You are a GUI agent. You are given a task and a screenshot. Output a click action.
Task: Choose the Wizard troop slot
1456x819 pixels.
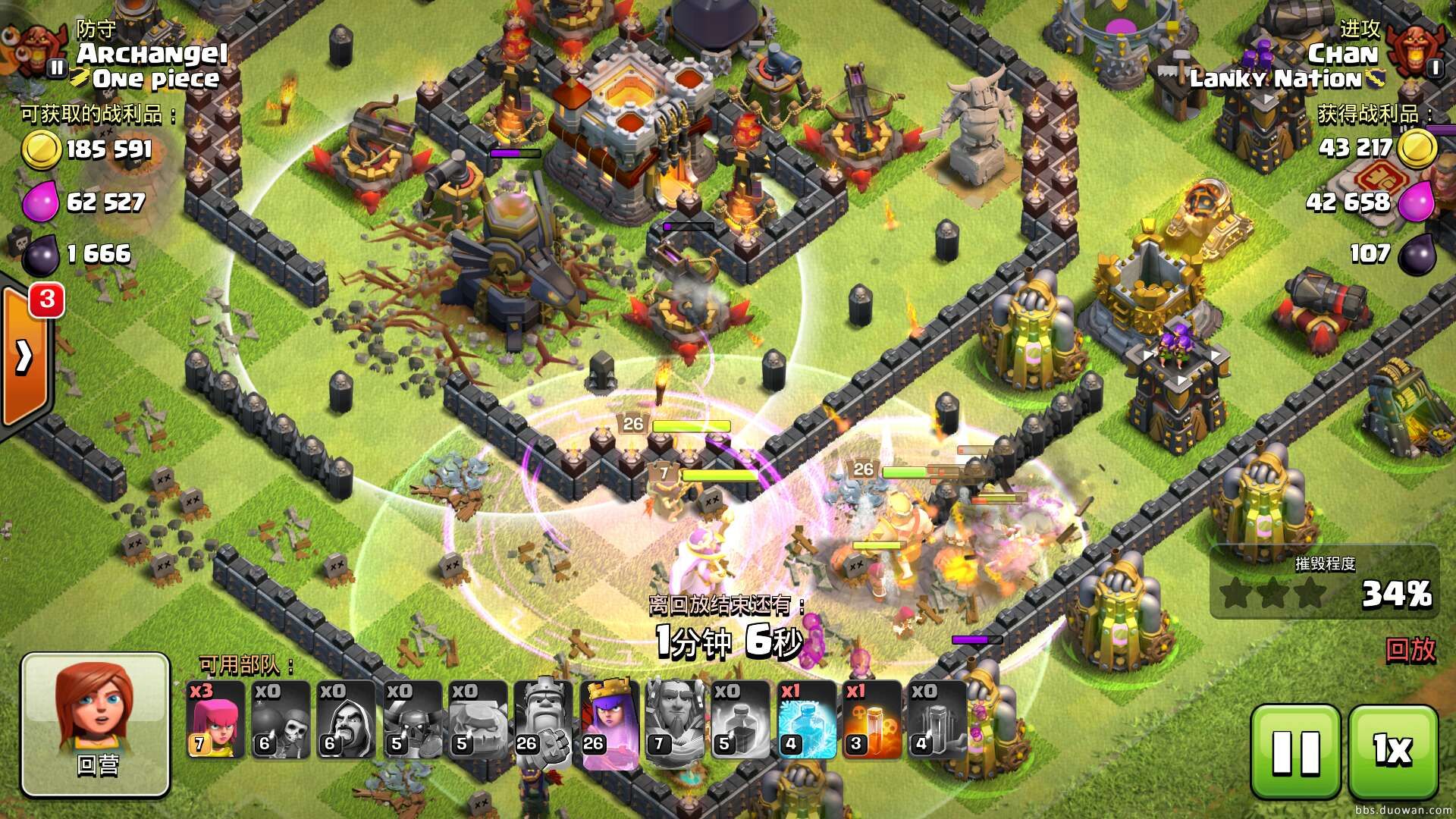[345, 719]
